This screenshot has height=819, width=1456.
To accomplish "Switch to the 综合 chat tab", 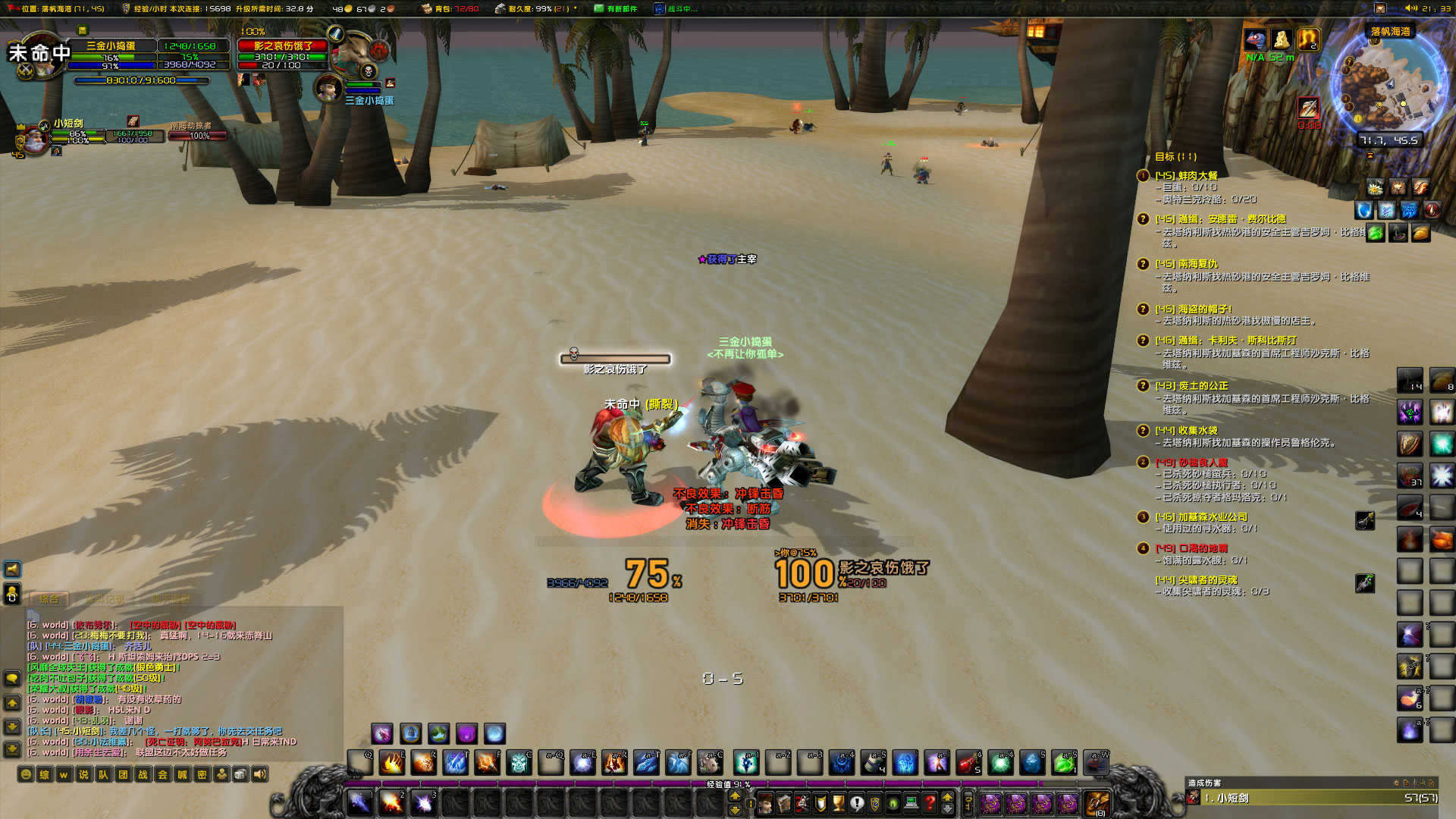I will point(49,599).
